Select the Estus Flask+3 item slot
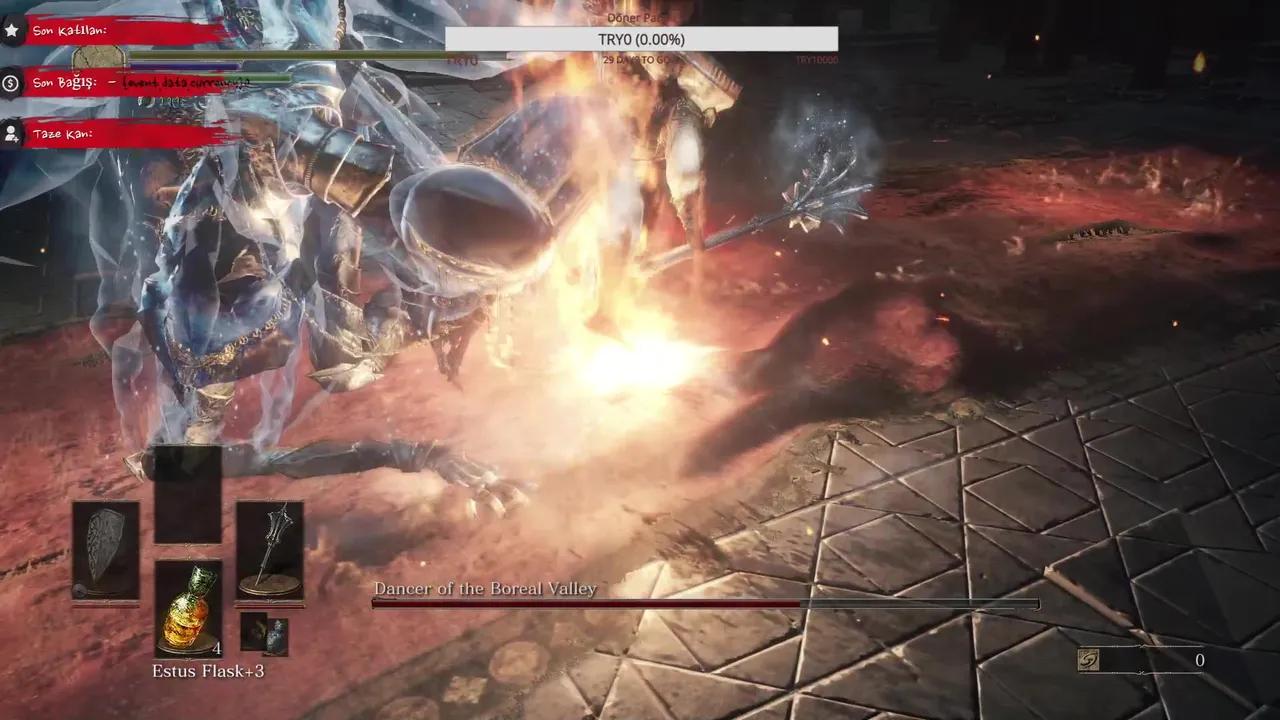The image size is (1280, 720). [x=189, y=608]
